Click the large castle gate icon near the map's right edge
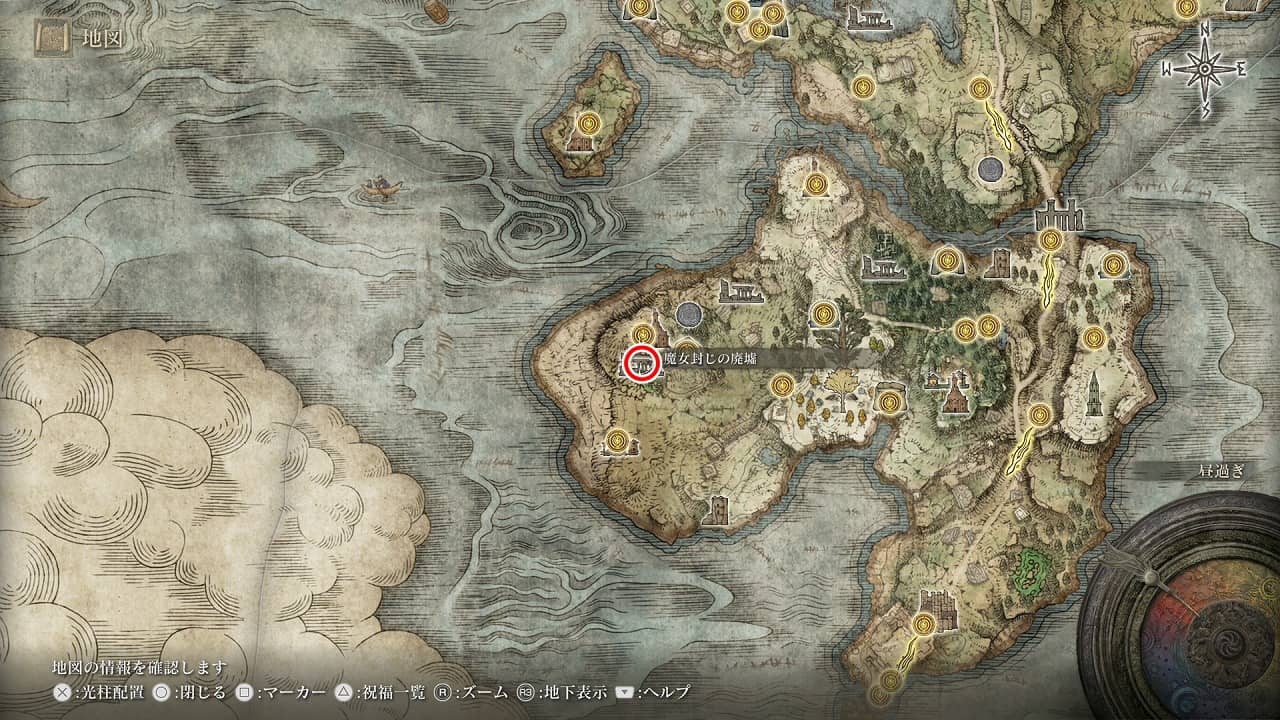 click(1057, 215)
